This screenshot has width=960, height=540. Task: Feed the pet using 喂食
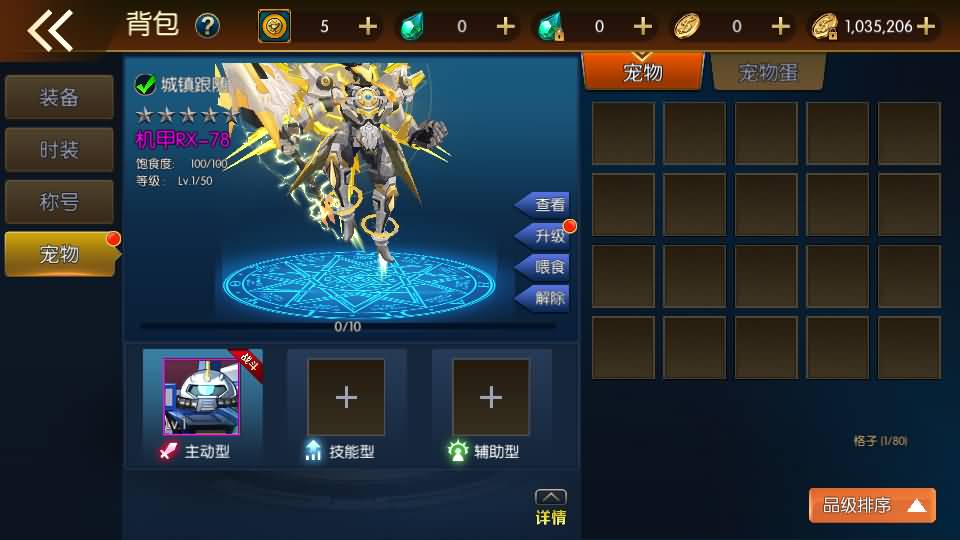(x=545, y=267)
